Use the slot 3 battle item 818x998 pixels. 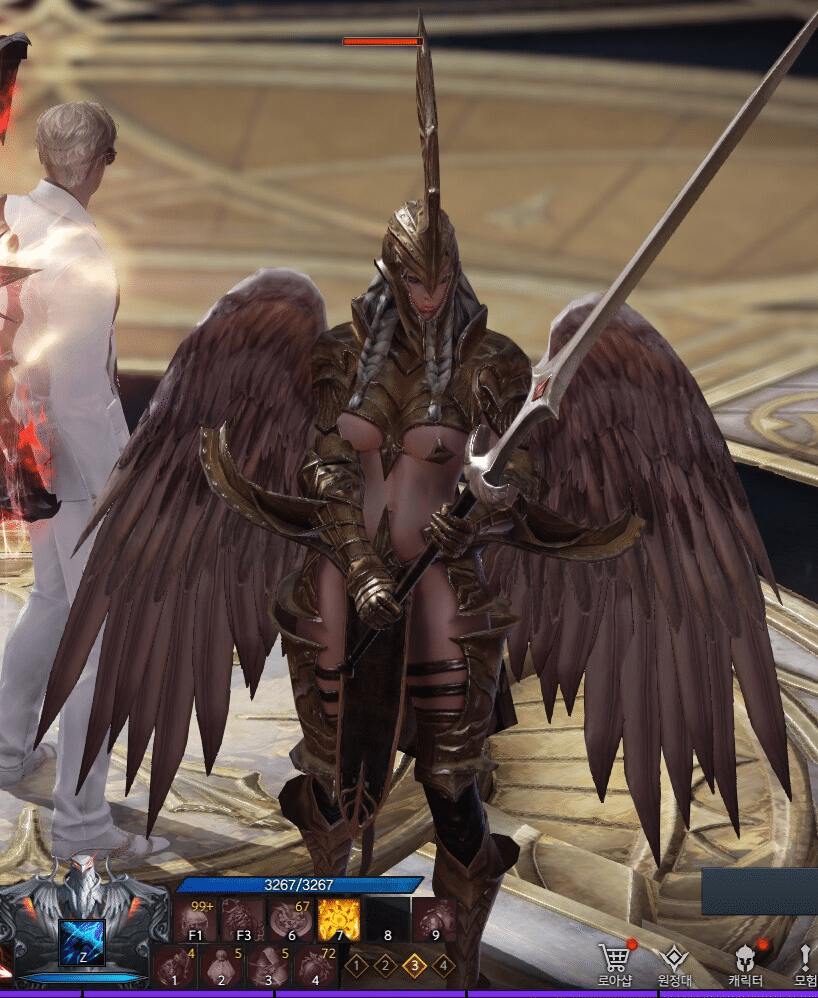point(268,967)
